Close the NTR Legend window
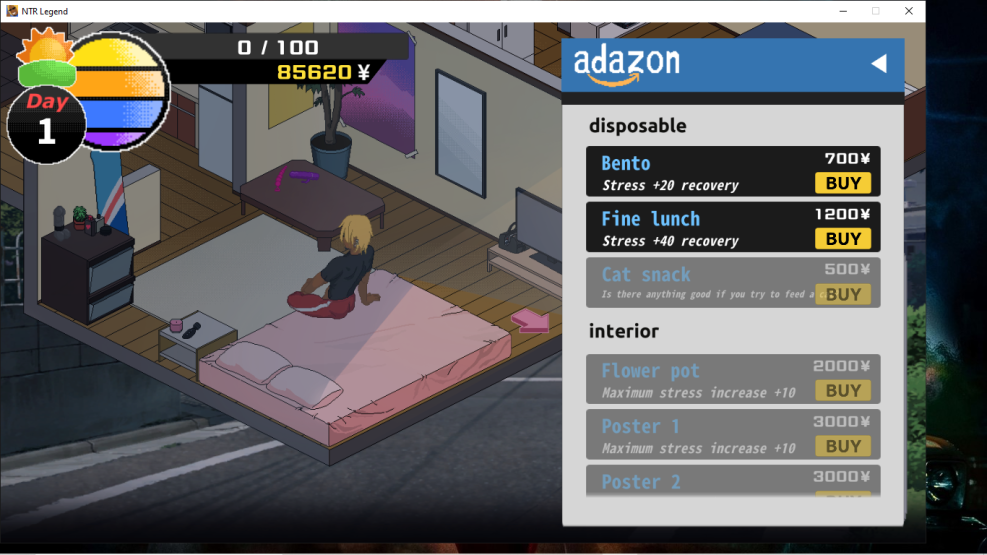Viewport: 987px width, 555px height. coord(908,11)
